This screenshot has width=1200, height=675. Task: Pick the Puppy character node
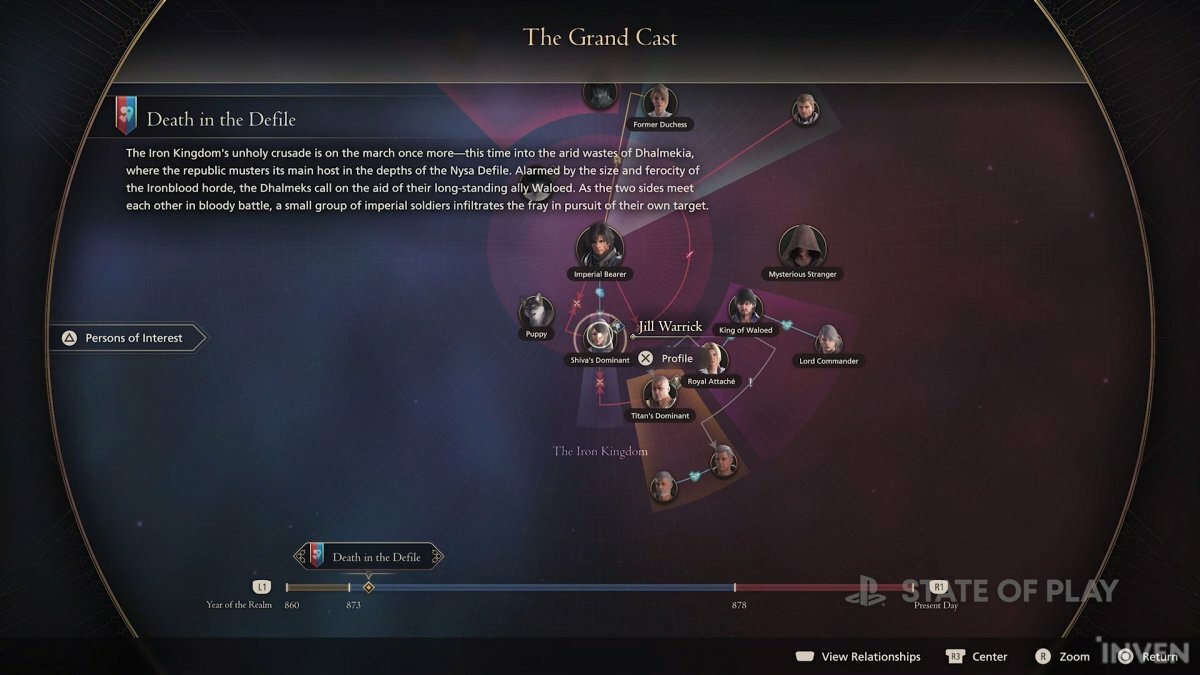coord(536,312)
